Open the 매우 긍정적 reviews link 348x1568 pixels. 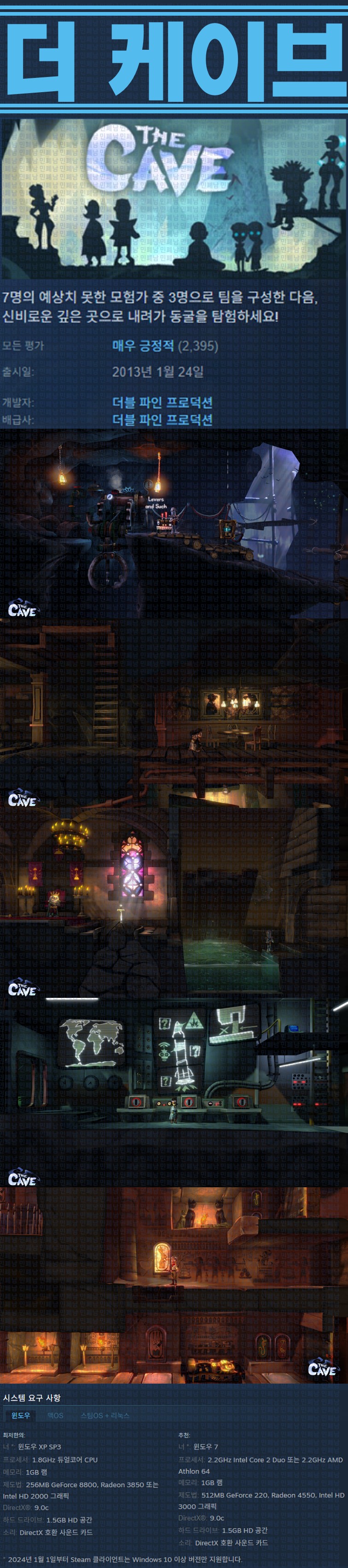pyautogui.click(x=143, y=346)
